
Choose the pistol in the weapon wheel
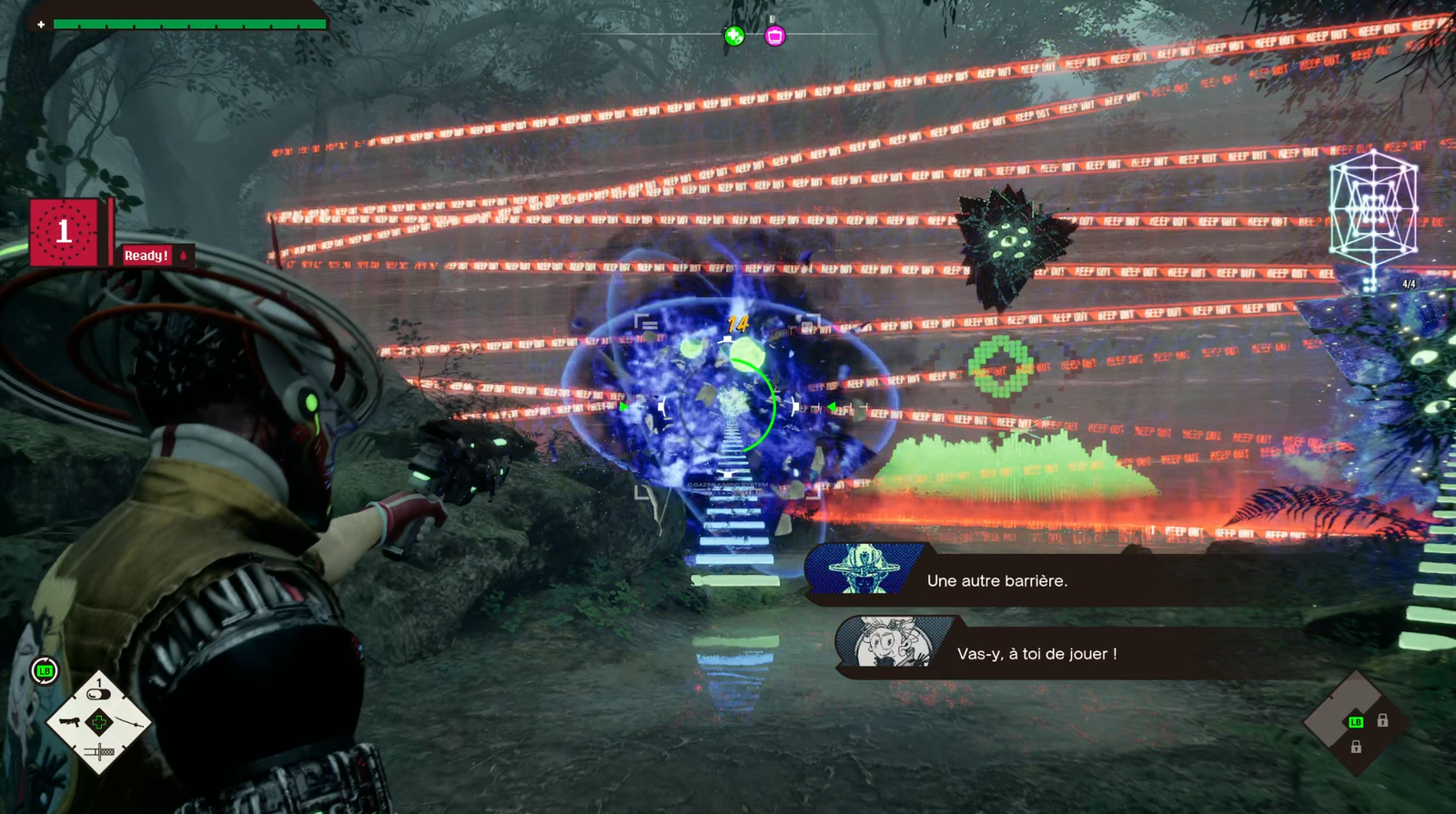[x=70, y=722]
